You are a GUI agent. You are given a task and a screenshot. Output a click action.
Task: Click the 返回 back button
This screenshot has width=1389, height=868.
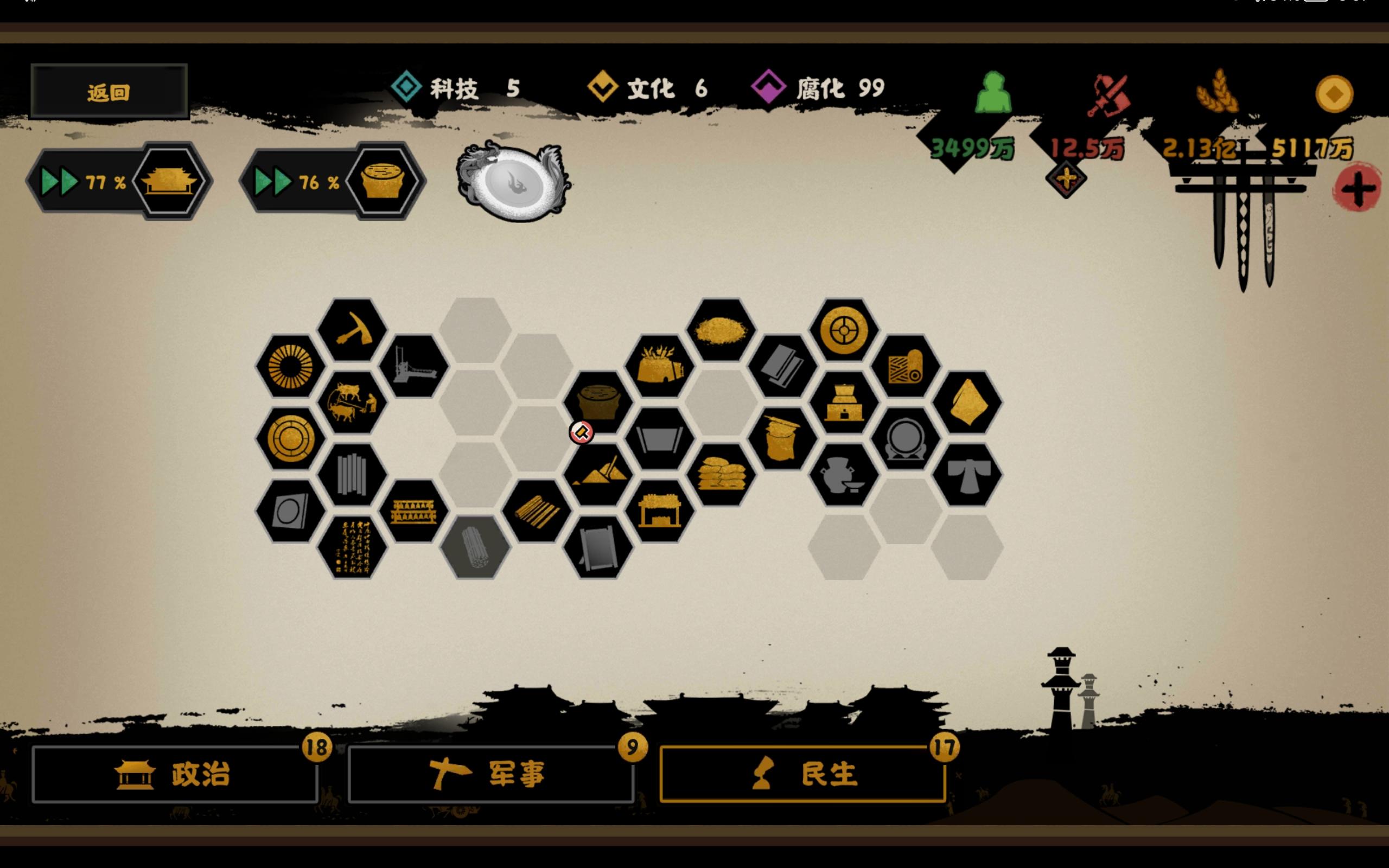[x=109, y=91]
